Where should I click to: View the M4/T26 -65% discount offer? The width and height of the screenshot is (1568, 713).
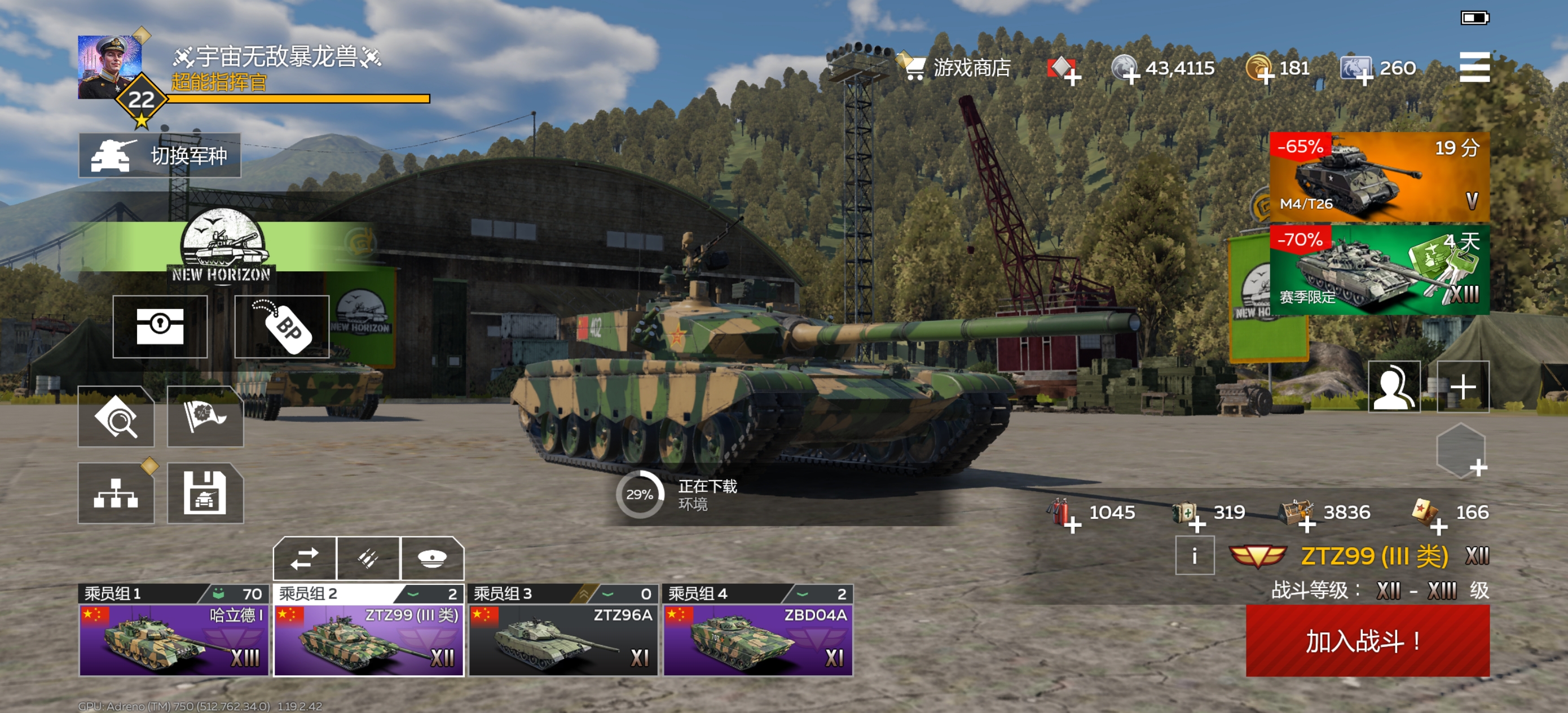(x=1378, y=177)
